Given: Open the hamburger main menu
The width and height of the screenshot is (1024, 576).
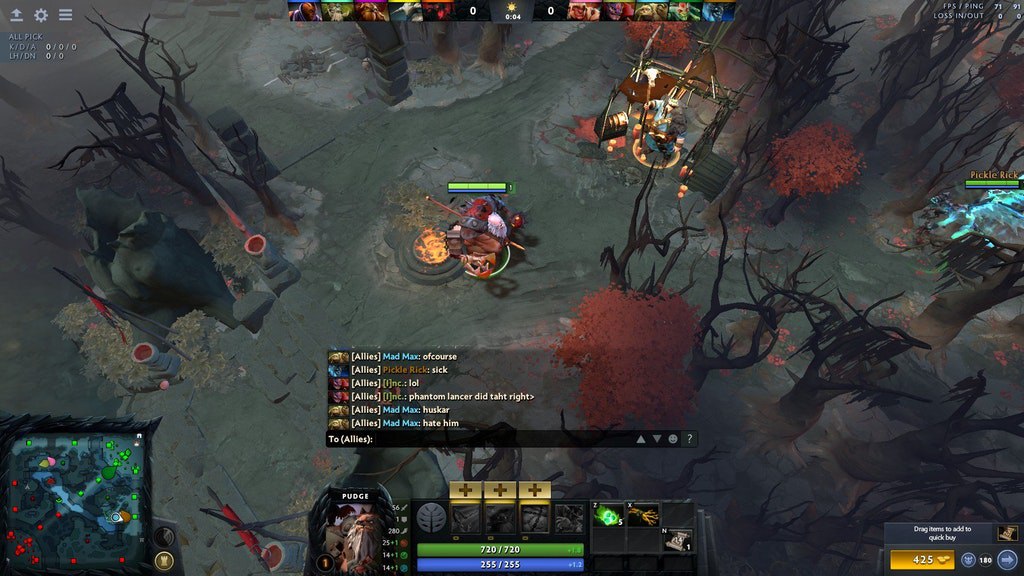Looking at the screenshot, I should (65, 15).
